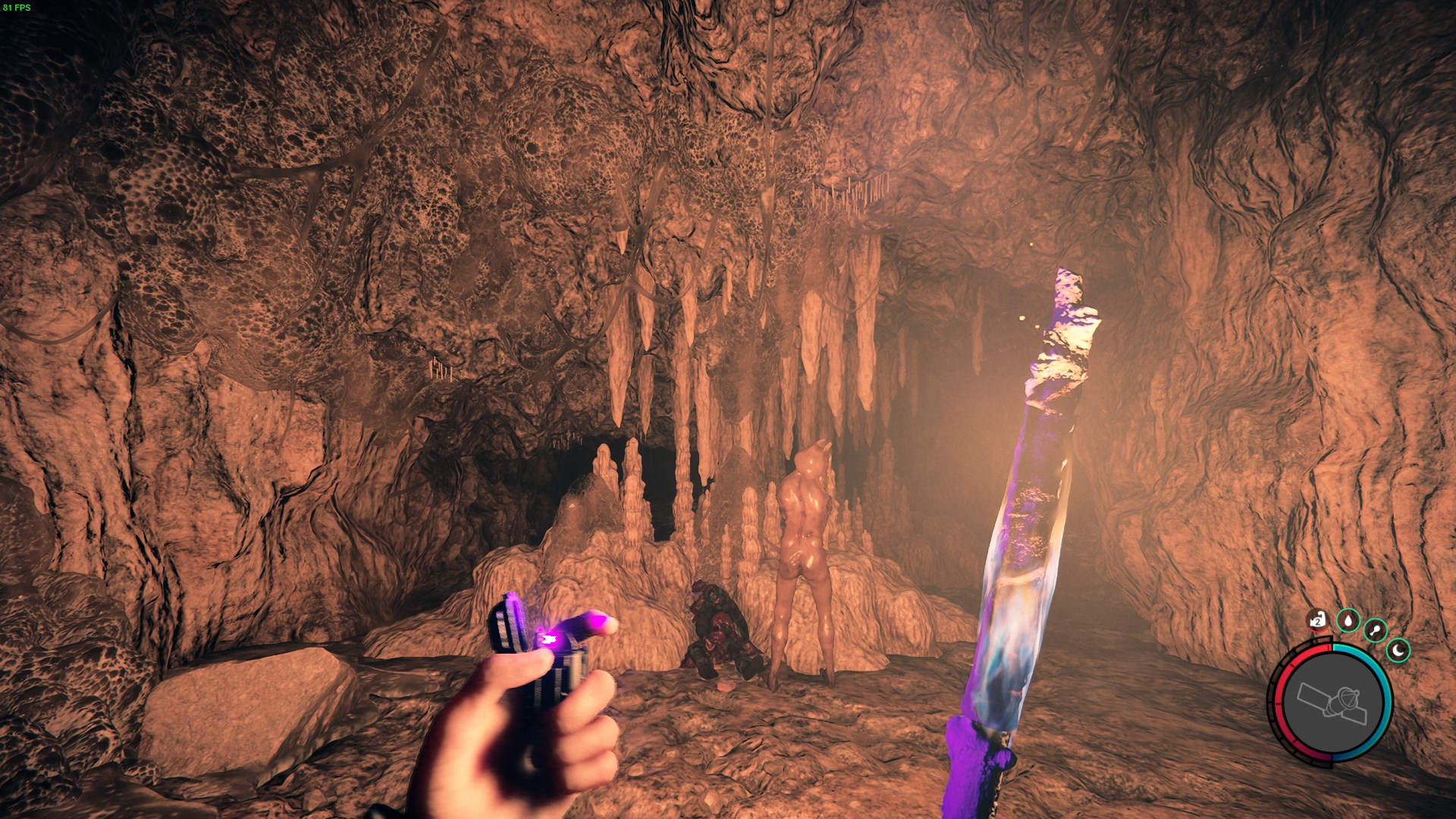
Task: Select the water drop hydration icon
Action: (1348, 620)
